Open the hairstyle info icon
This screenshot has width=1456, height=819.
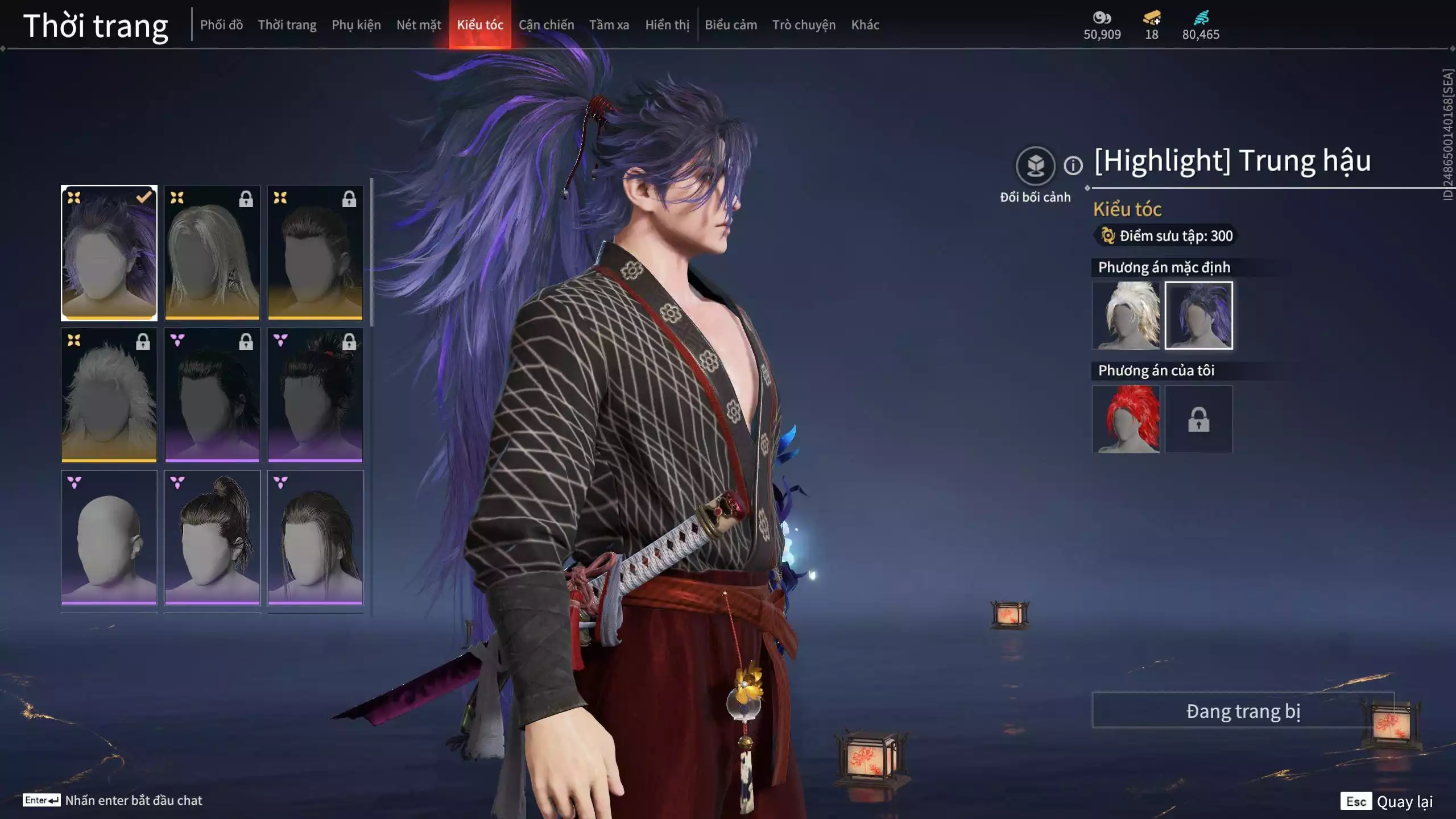[x=1073, y=166]
